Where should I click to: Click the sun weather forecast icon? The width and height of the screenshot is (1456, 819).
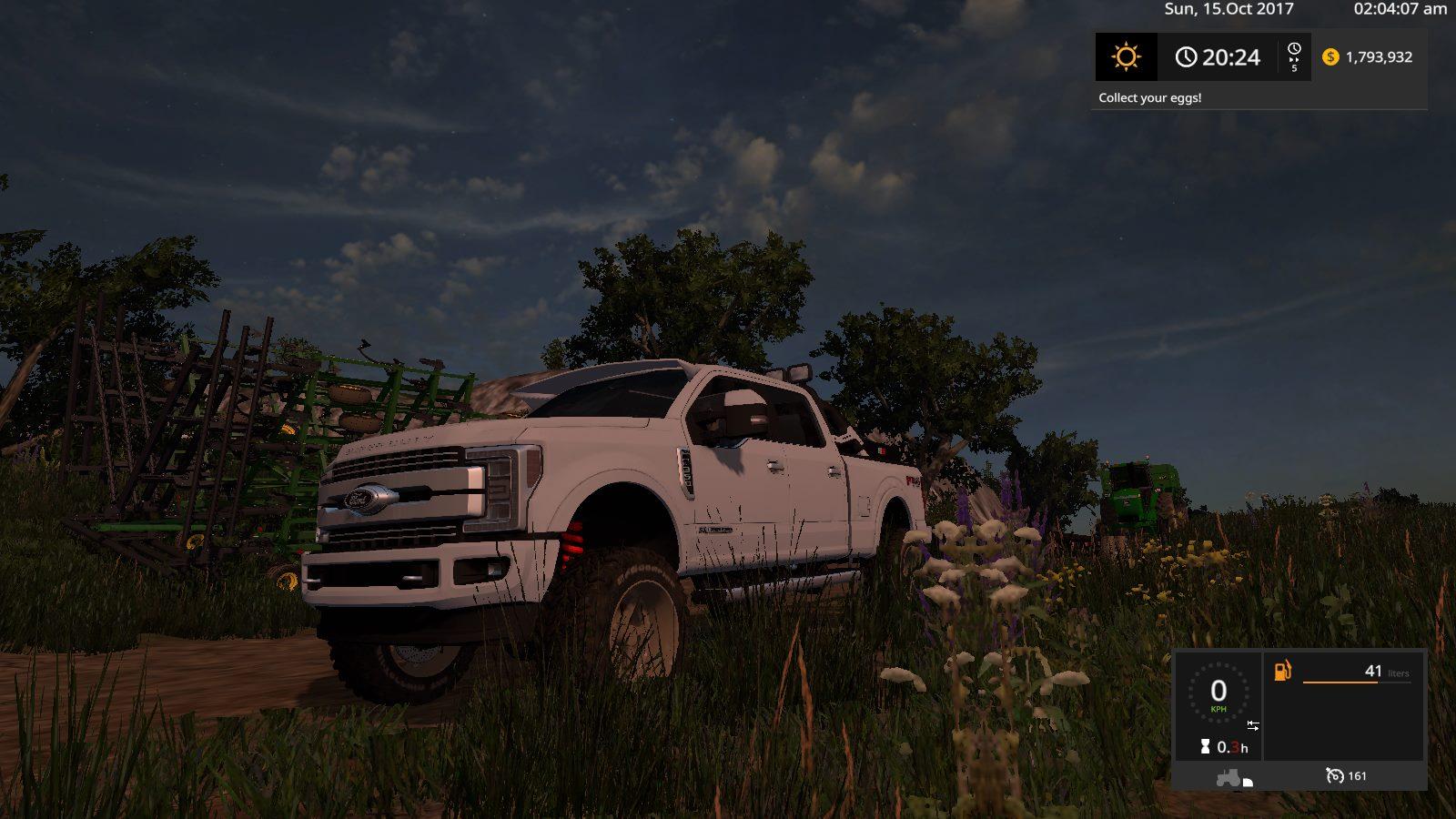click(x=1126, y=57)
